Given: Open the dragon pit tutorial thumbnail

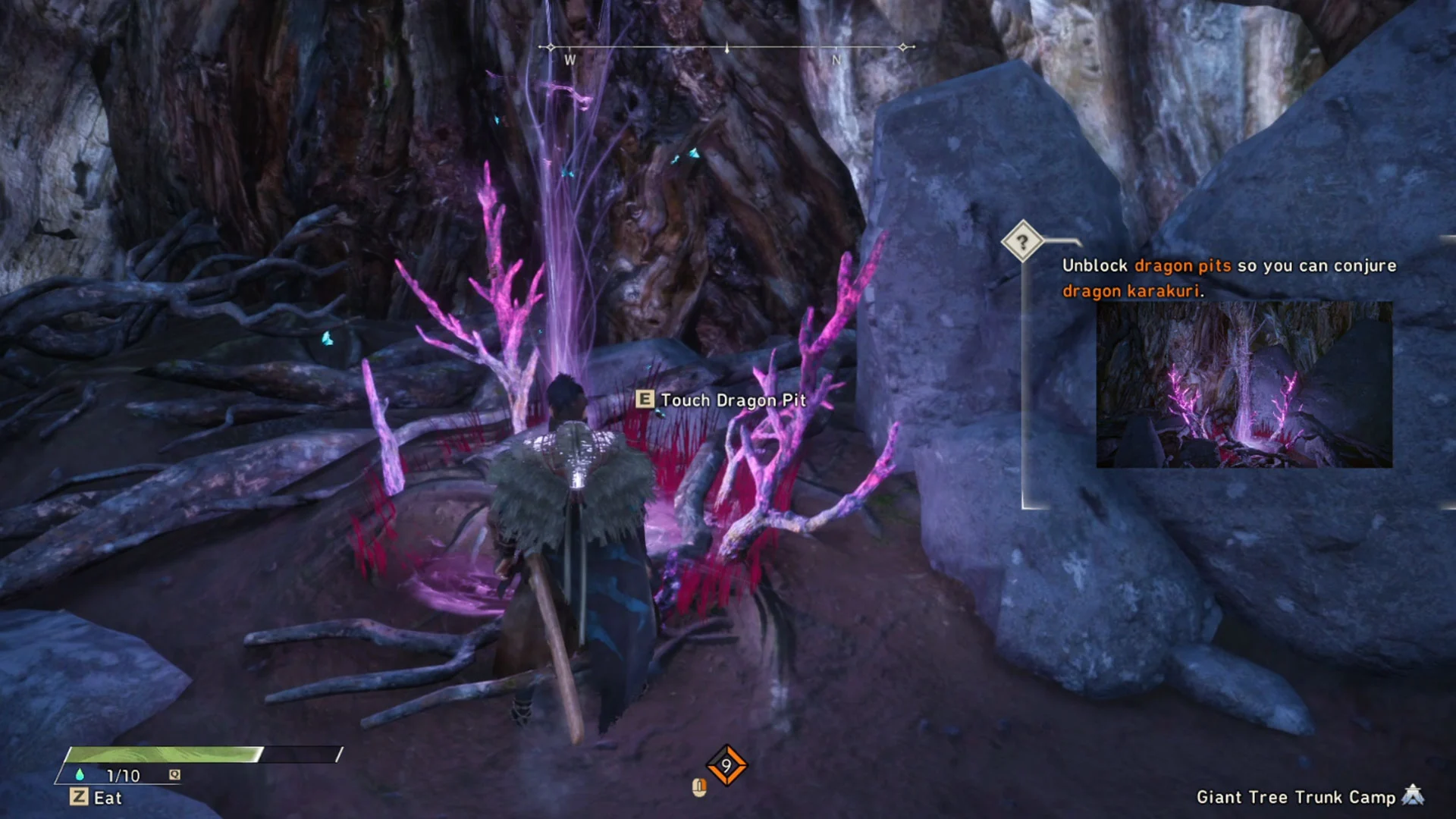Looking at the screenshot, I should pos(1244,384).
